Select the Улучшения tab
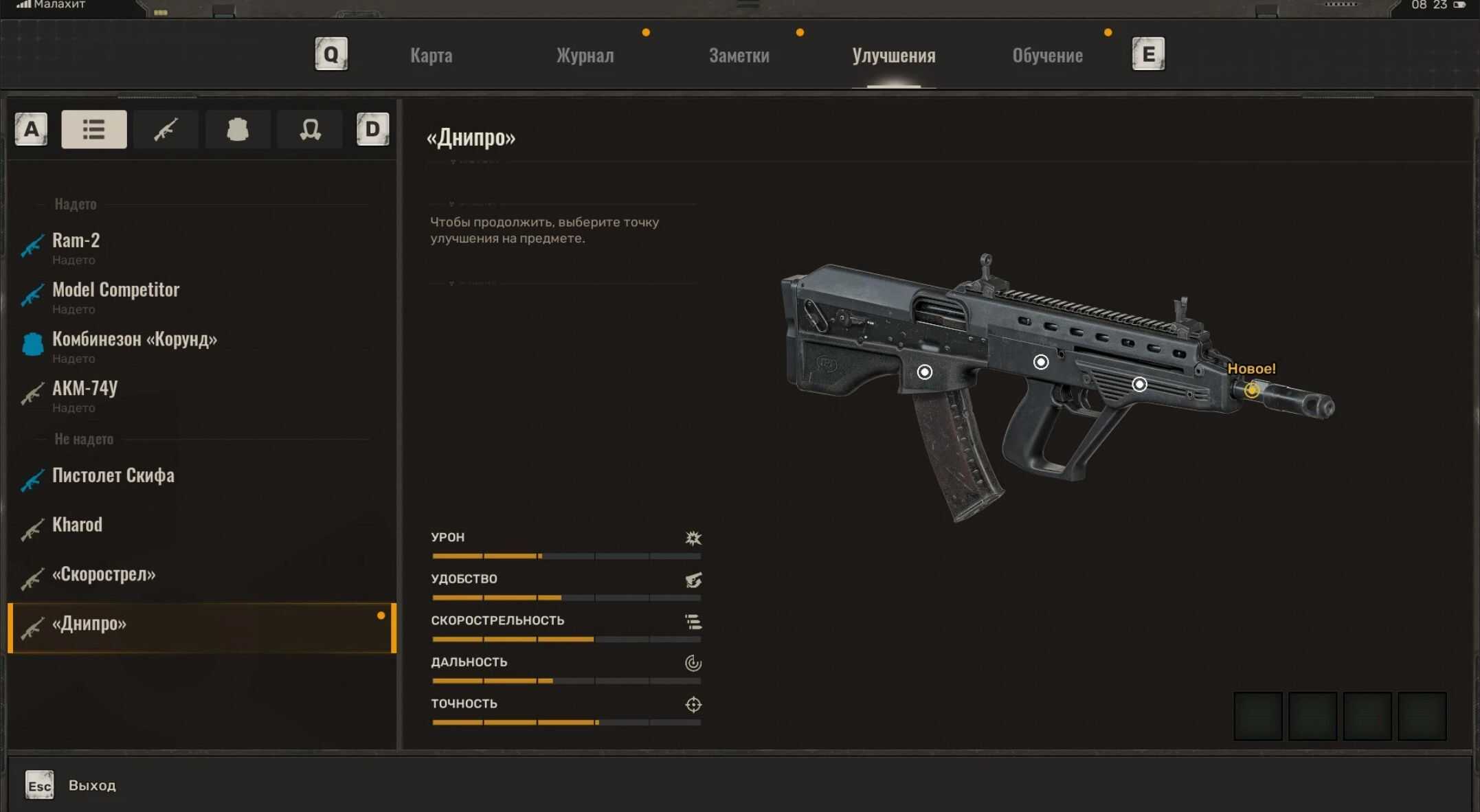Viewport: 1480px width, 812px height. pos(893,56)
